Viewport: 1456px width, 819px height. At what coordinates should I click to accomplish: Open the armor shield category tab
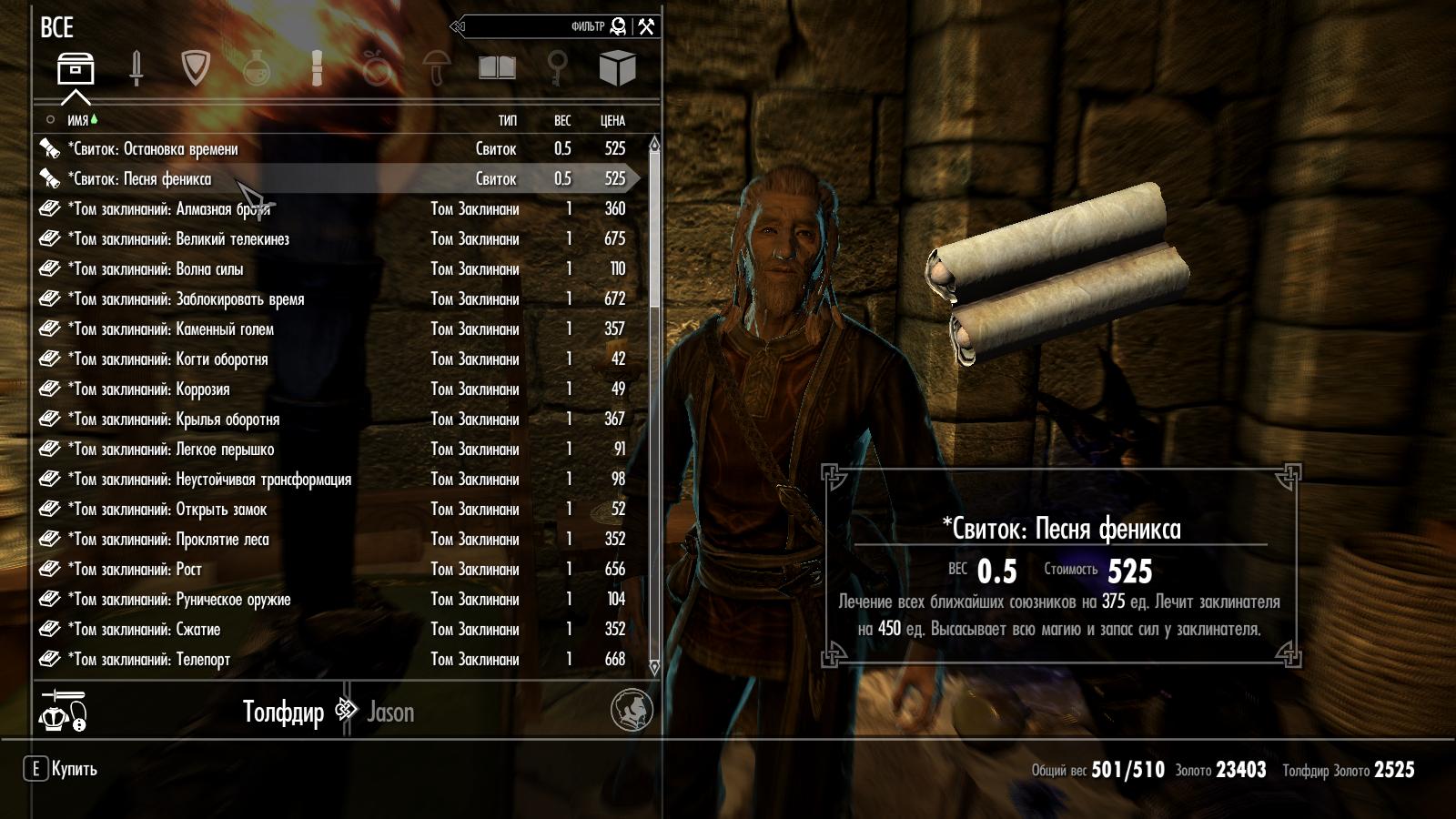click(x=196, y=68)
